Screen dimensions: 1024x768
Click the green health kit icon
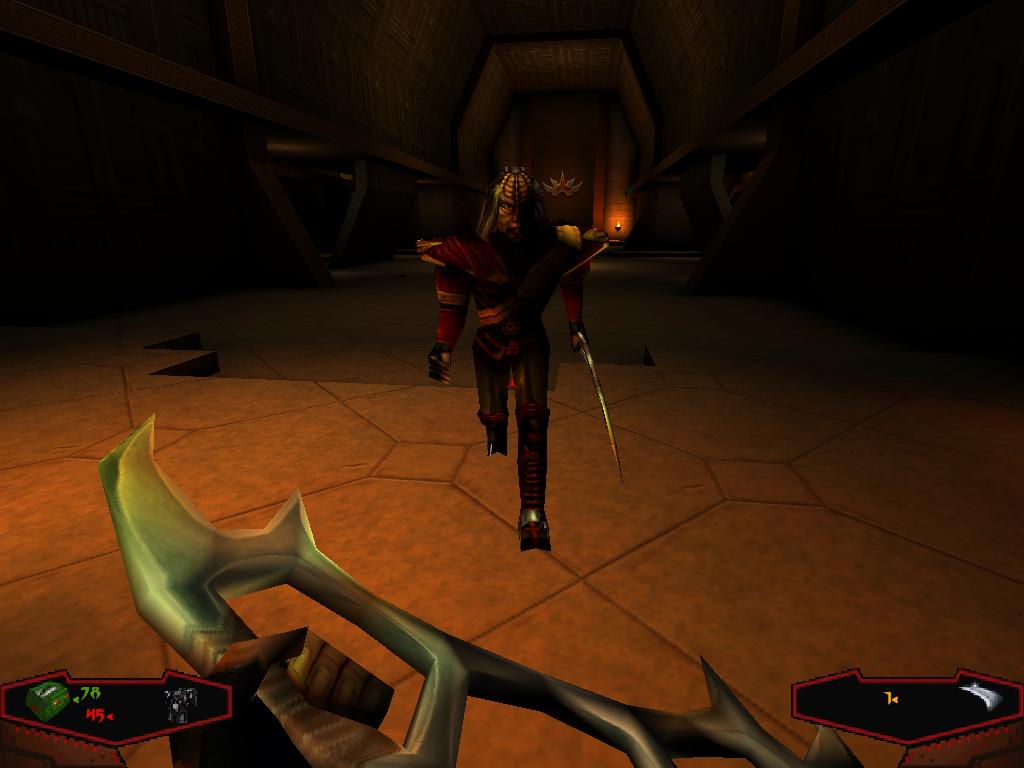46,702
